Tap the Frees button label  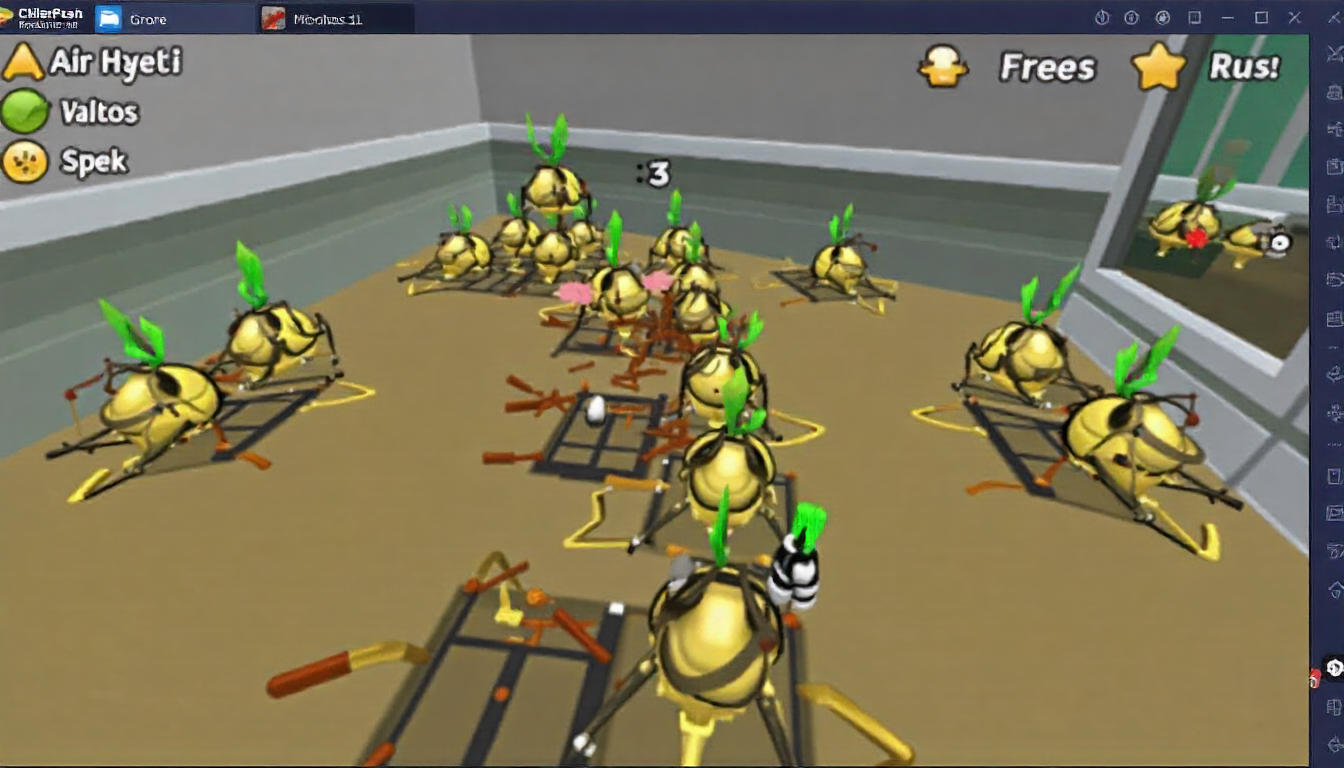[x=1047, y=67]
